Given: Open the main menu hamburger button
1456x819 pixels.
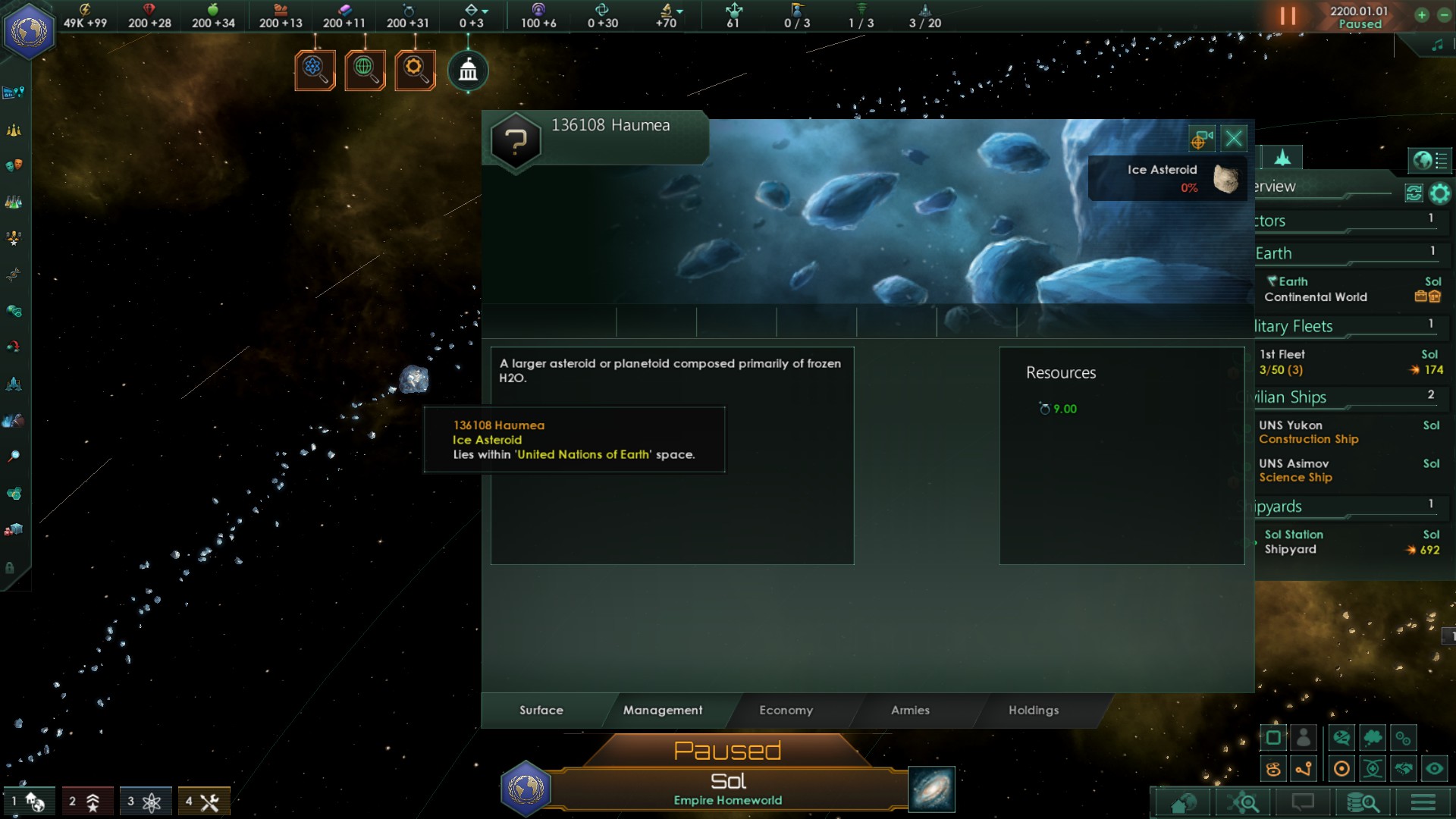Looking at the screenshot, I should (x=1423, y=802).
